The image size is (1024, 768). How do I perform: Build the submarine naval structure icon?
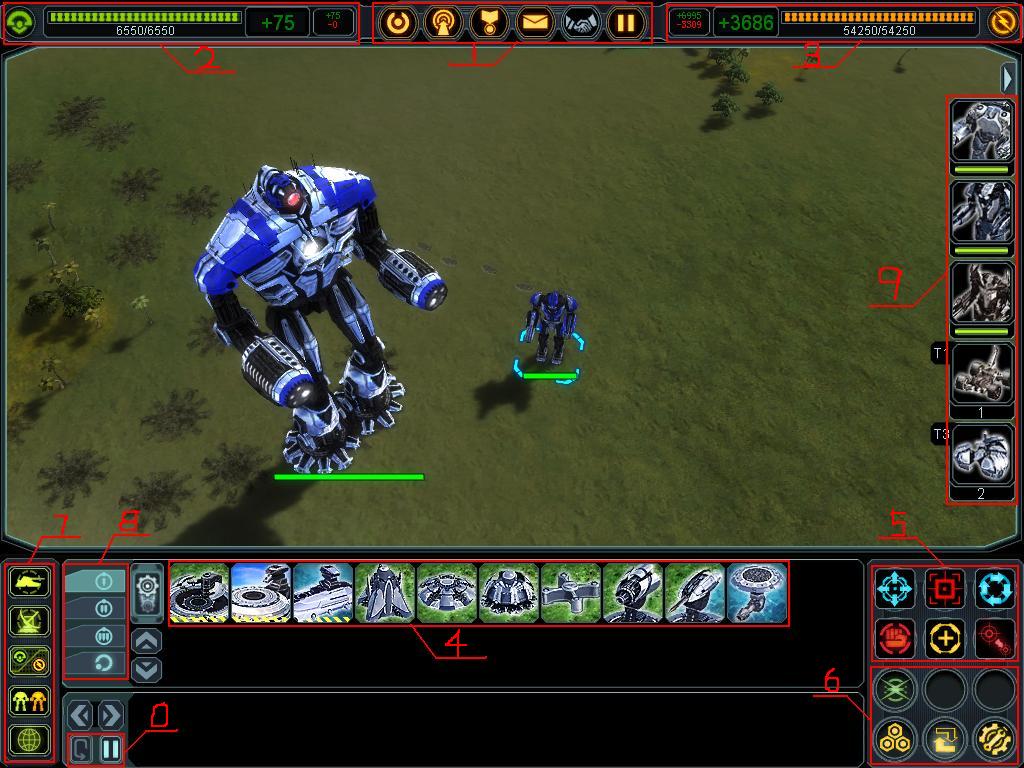click(323, 593)
